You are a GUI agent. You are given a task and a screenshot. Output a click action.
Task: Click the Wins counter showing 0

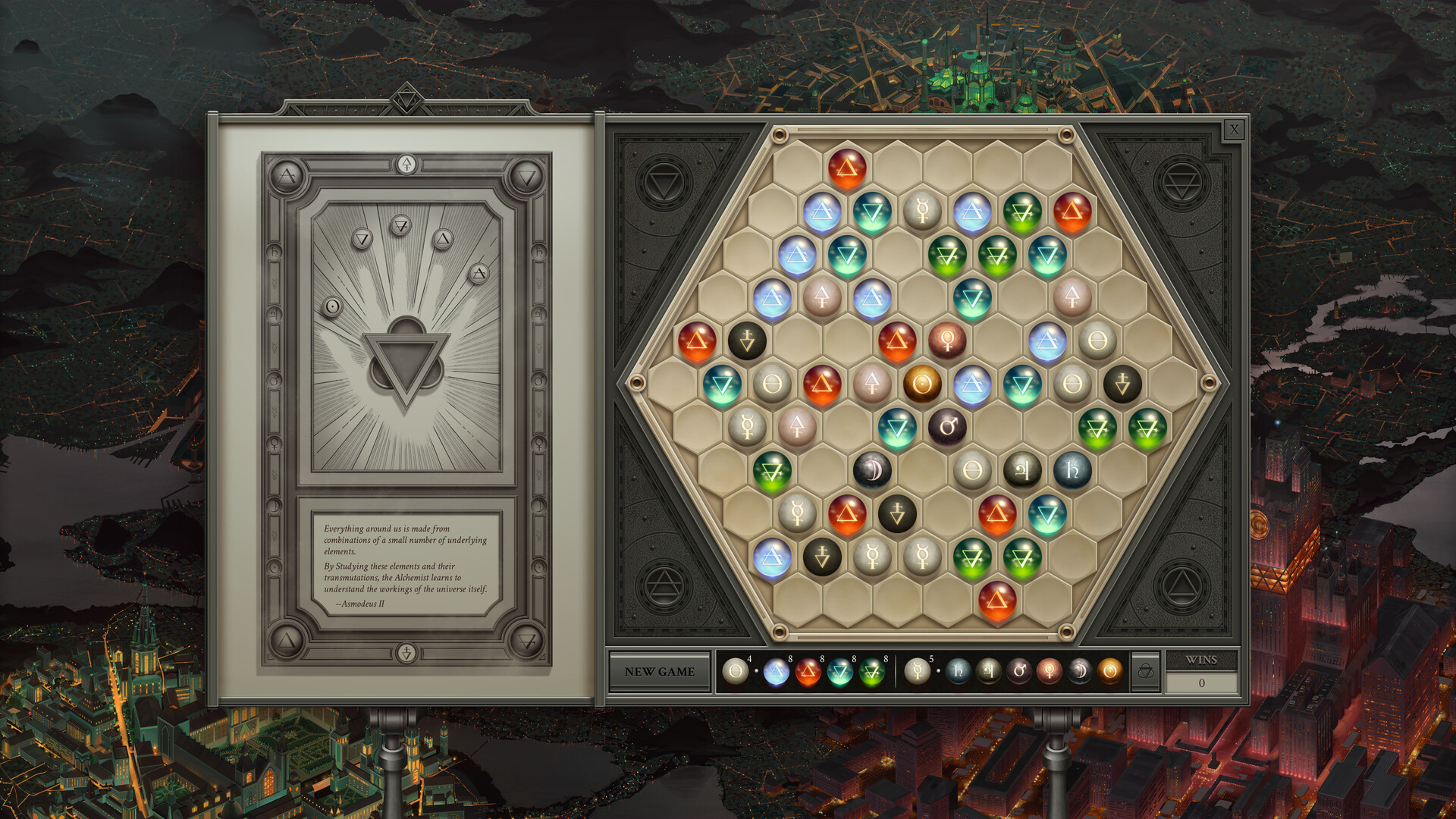pyautogui.click(x=1202, y=682)
